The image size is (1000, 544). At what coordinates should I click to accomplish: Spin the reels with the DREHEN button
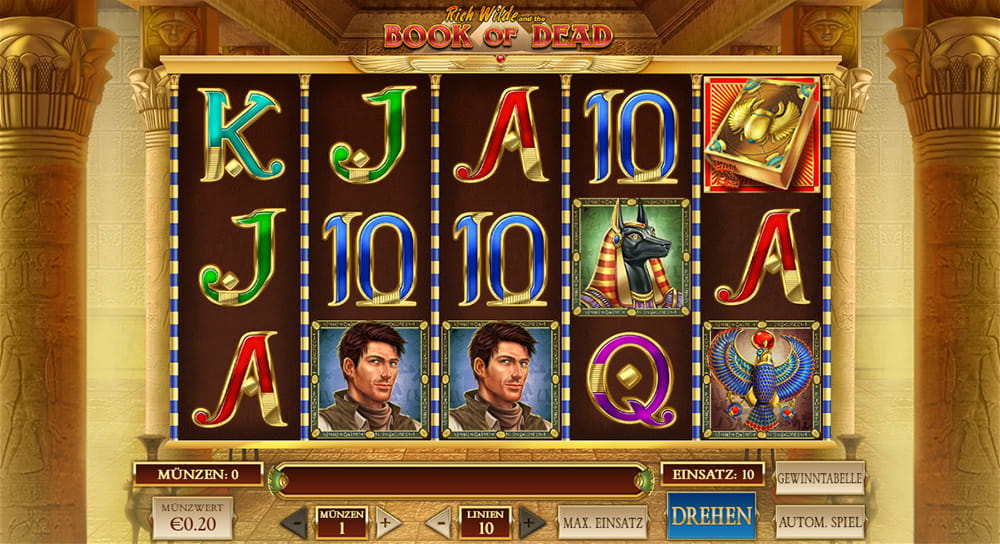[712, 516]
